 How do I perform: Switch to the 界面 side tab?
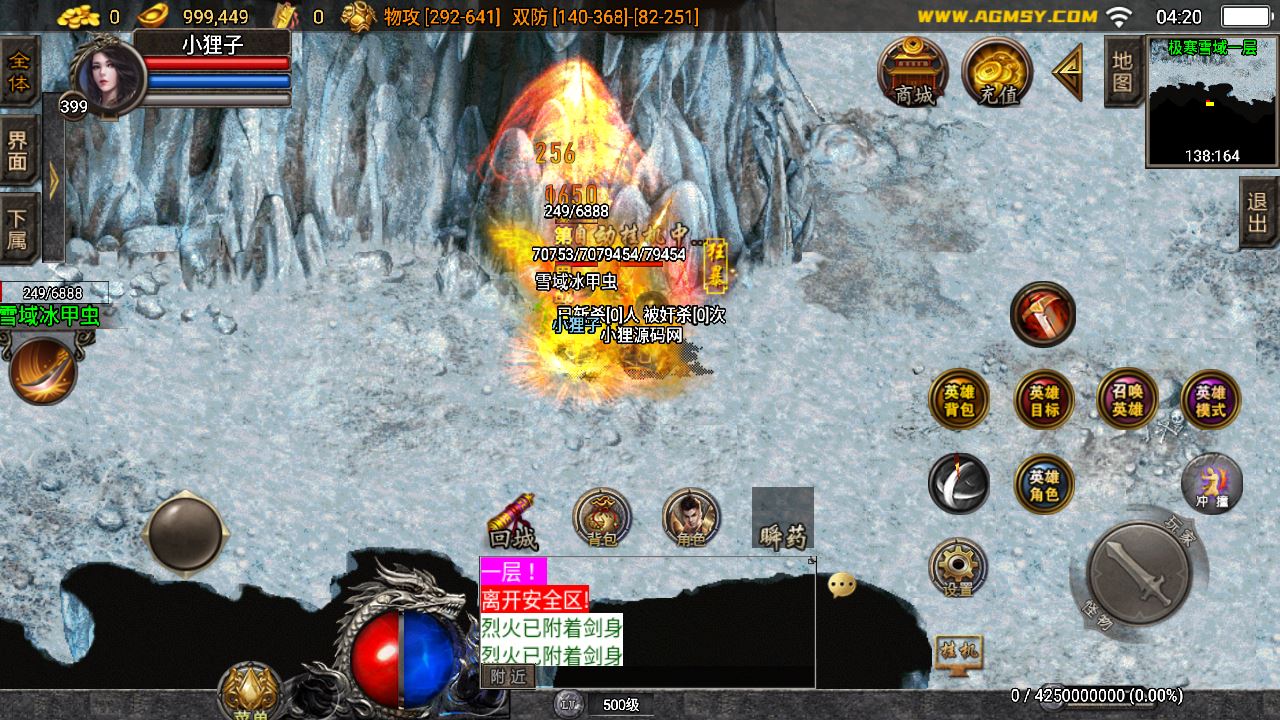19,151
